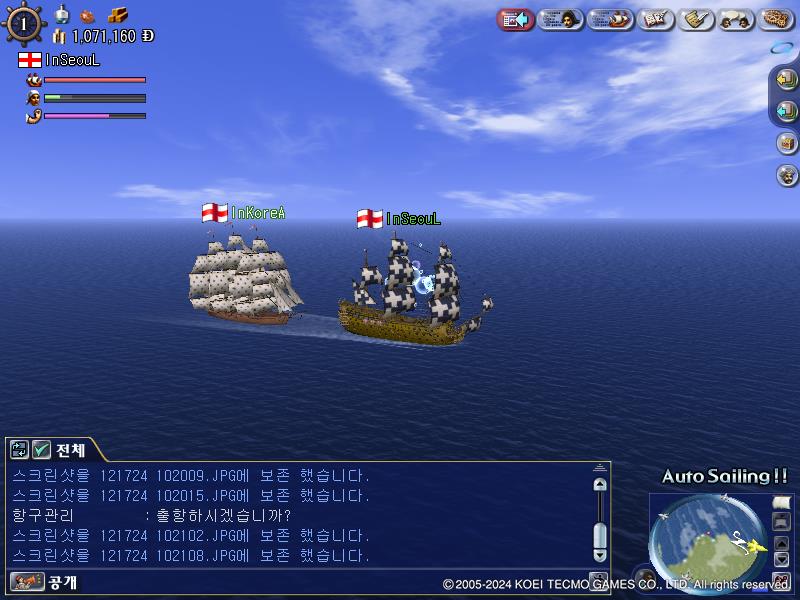Click the yellow arrow side button
800x600 pixels.
(x=786, y=78)
